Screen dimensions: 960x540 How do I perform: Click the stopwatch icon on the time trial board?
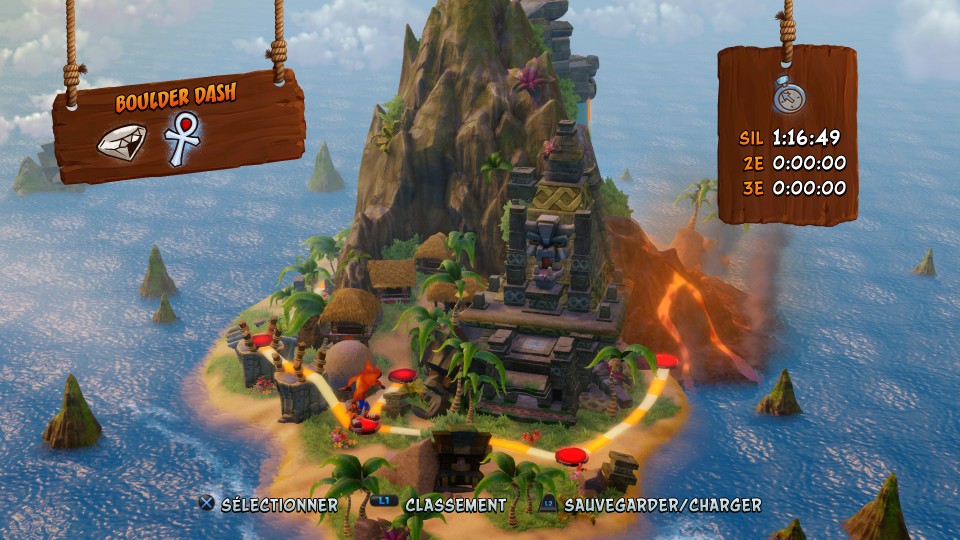[x=787, y=95]
